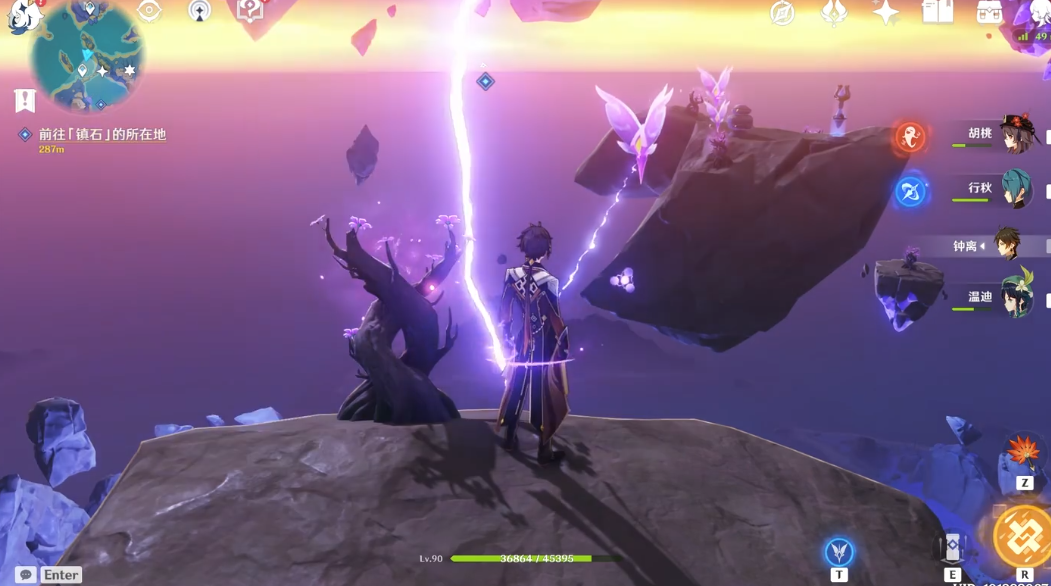The width and height of the screenshot is (1051, 586).
Task: Open the compass Adventurer Handbook icon
Action: click(782, 12)
